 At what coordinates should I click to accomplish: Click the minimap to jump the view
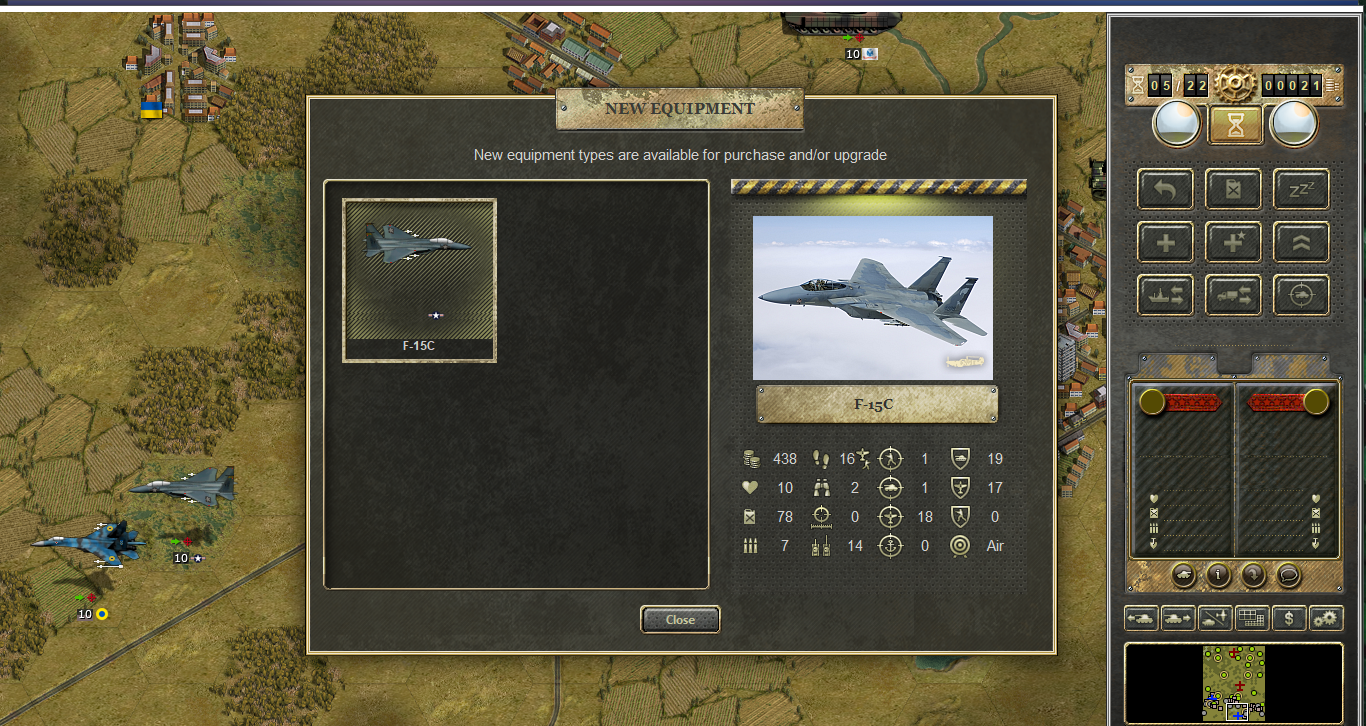(x=1234, y=683)
